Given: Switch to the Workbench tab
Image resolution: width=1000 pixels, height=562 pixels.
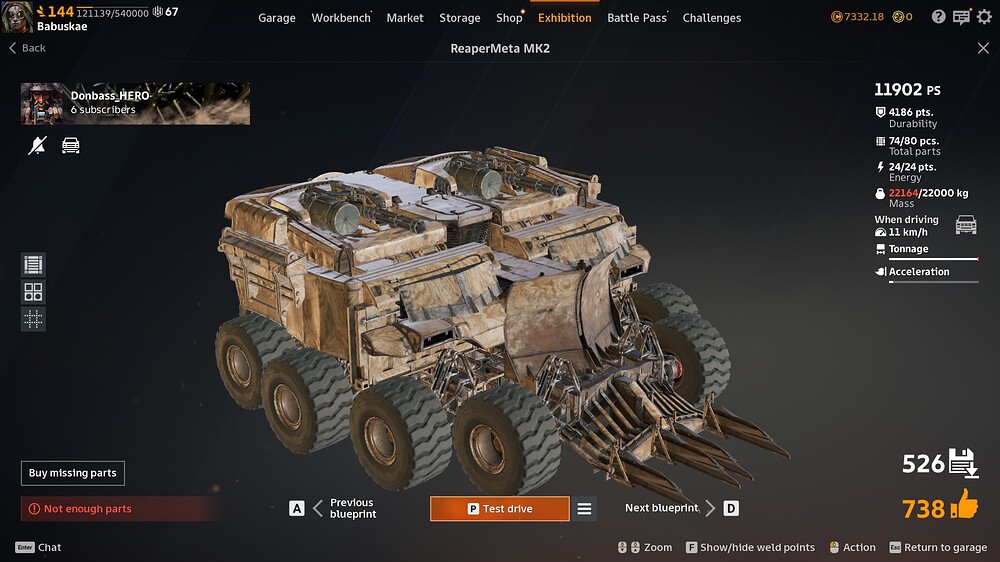Looking at the screenshot, I should click(x=341, y=17).
